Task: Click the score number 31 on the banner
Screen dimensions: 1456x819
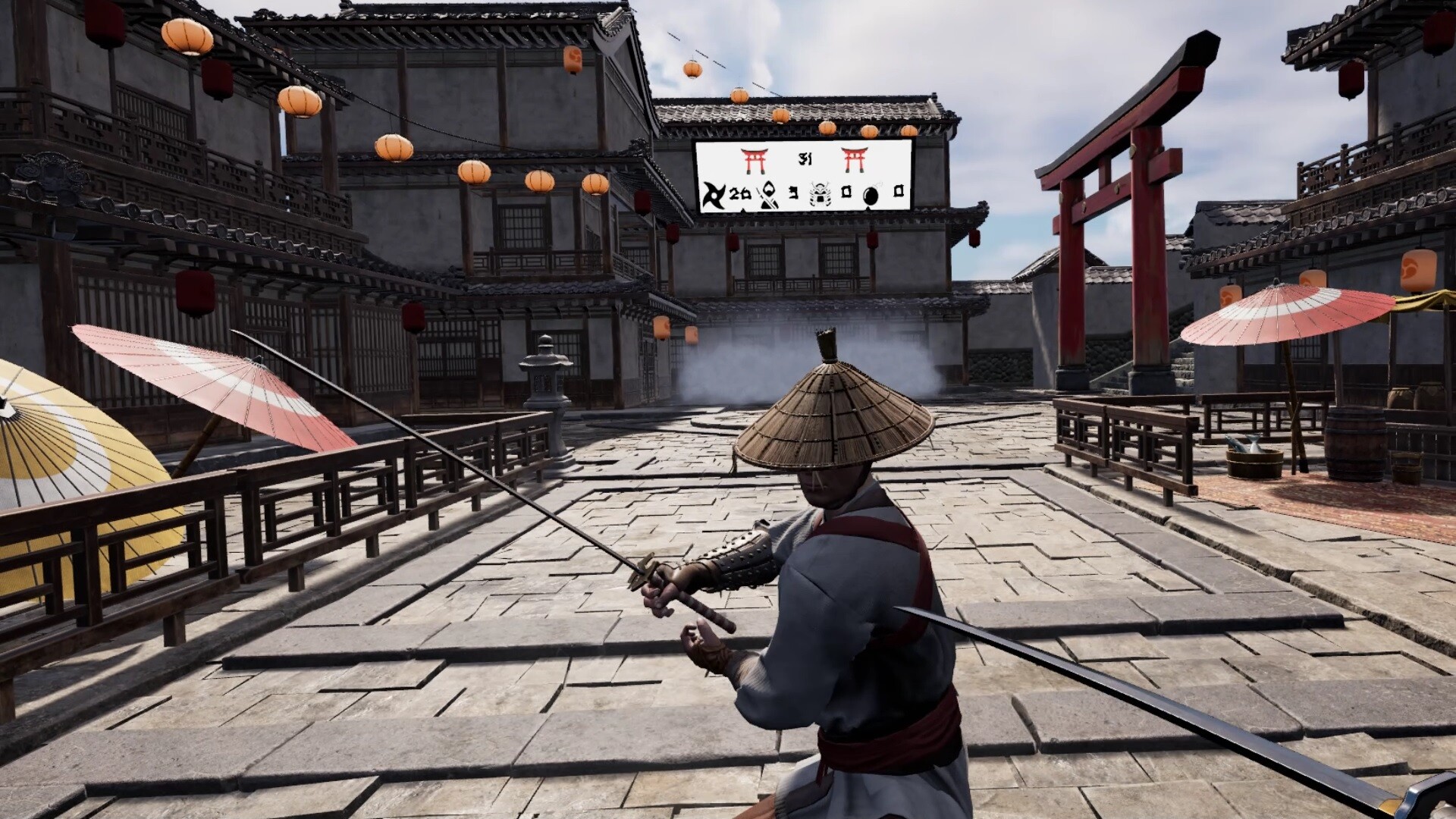Action: click(x=805, y=158)
